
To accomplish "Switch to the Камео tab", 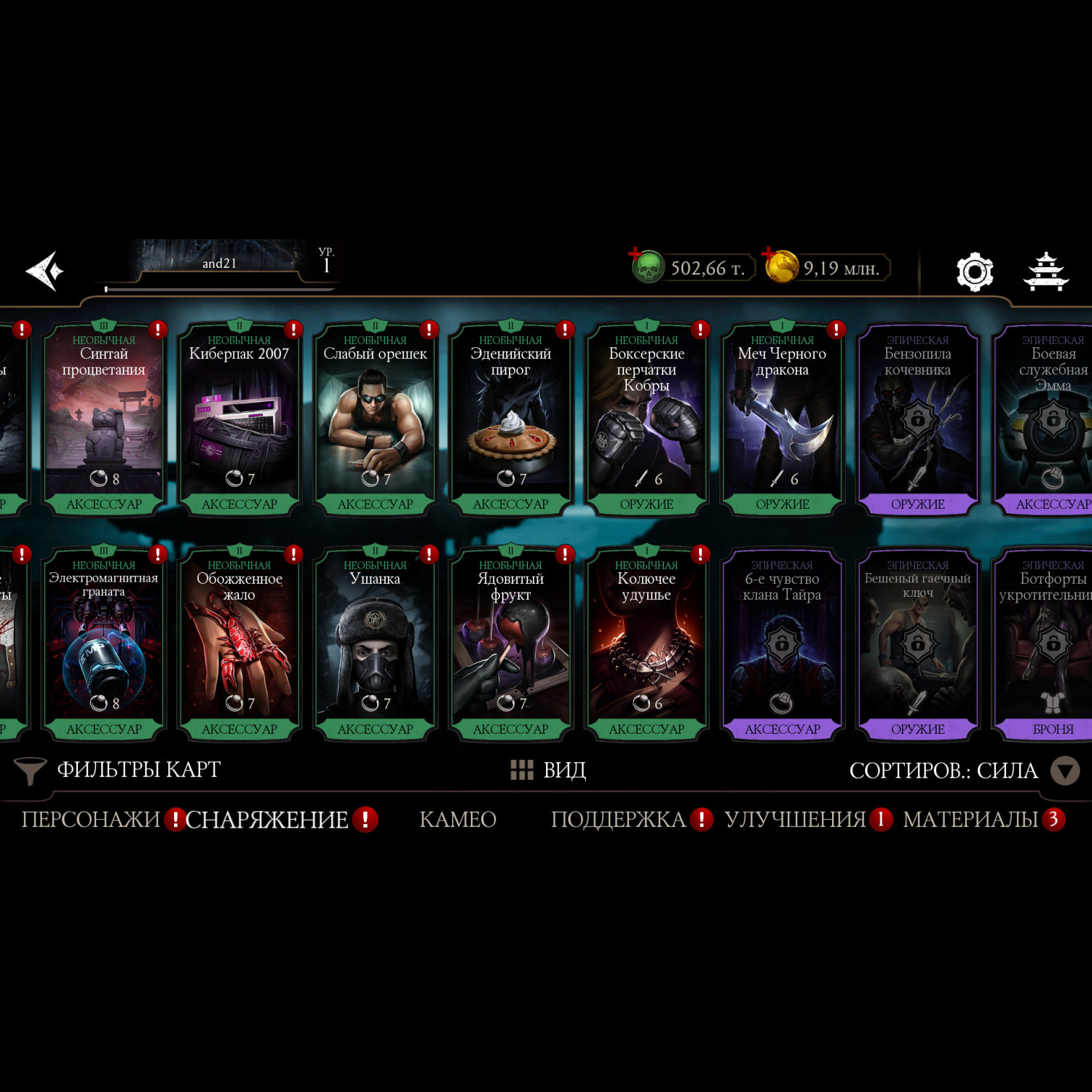I will (x=458, y=820).
